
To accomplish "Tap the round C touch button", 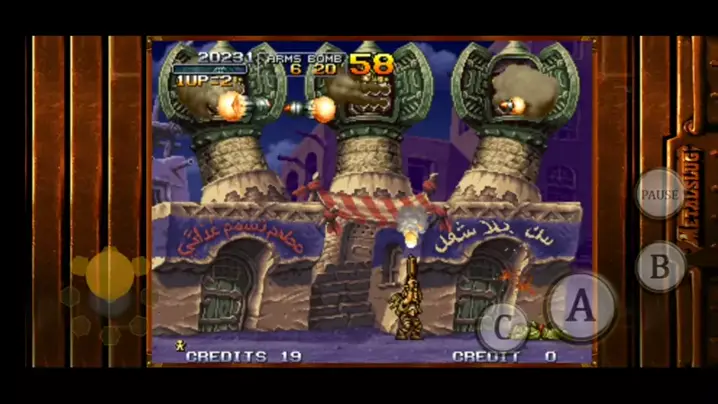I will pos(501,327).
